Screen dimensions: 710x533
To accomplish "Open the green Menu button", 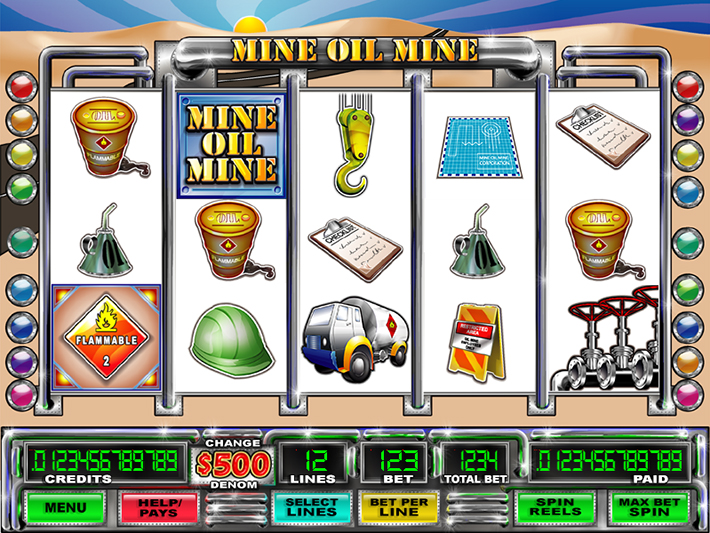I will click(67, 507).
